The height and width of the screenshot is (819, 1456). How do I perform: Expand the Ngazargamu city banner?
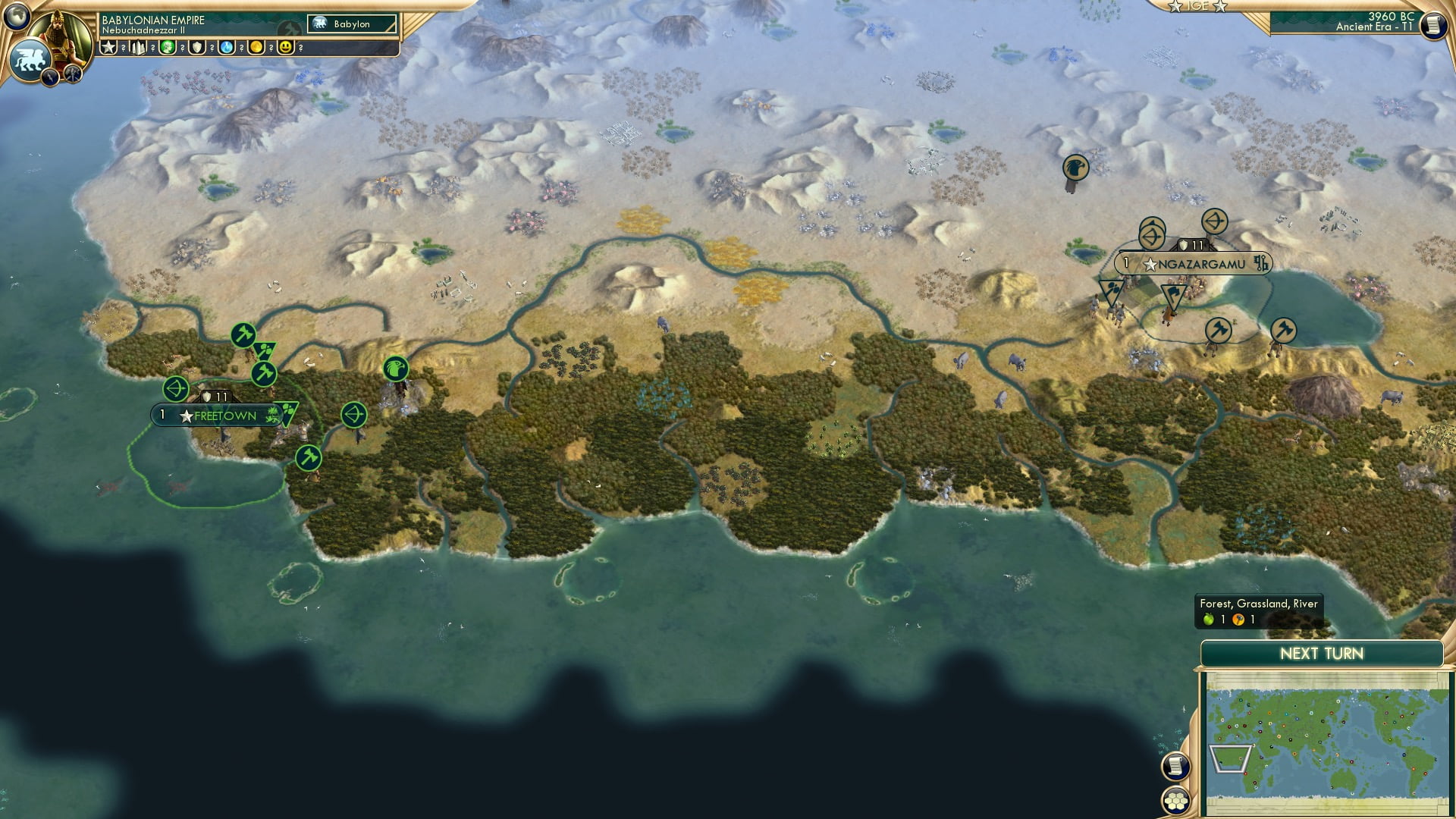pos(1194,264)
